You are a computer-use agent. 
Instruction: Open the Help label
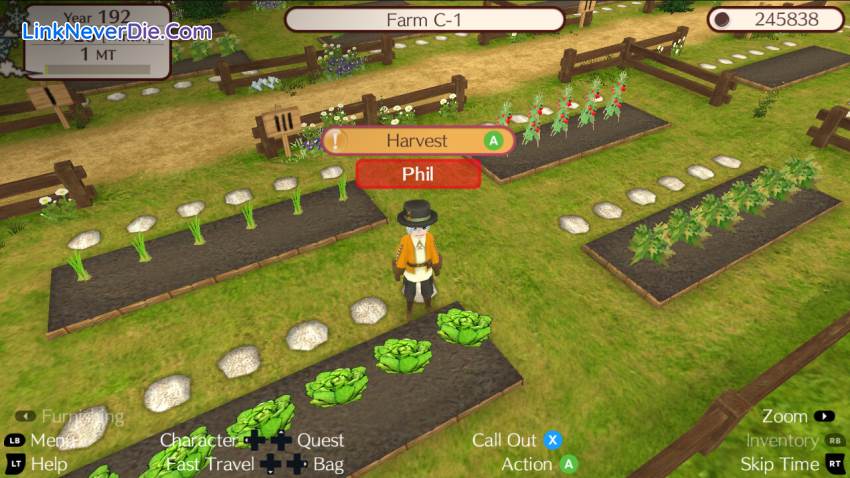click(x=49, y=464)
